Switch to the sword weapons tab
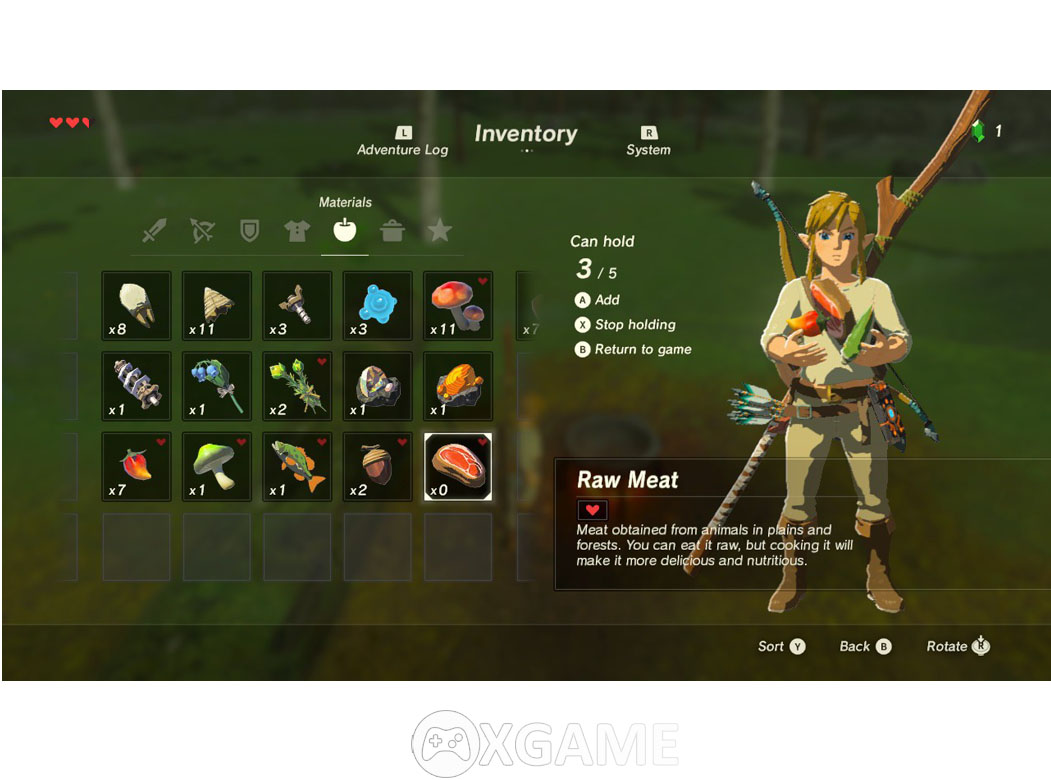The width and height of the screenshot is (1051, 780). point(154,232)
